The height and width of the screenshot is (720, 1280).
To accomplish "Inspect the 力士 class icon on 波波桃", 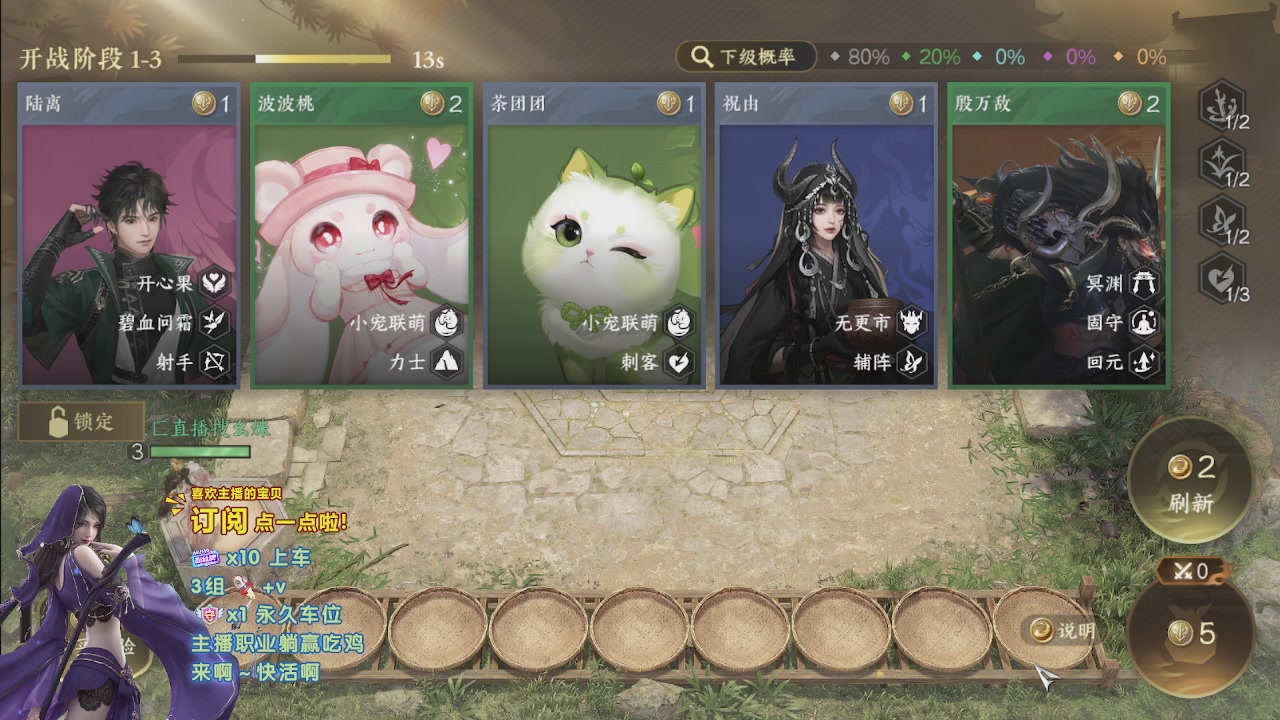I will (447, 361).
